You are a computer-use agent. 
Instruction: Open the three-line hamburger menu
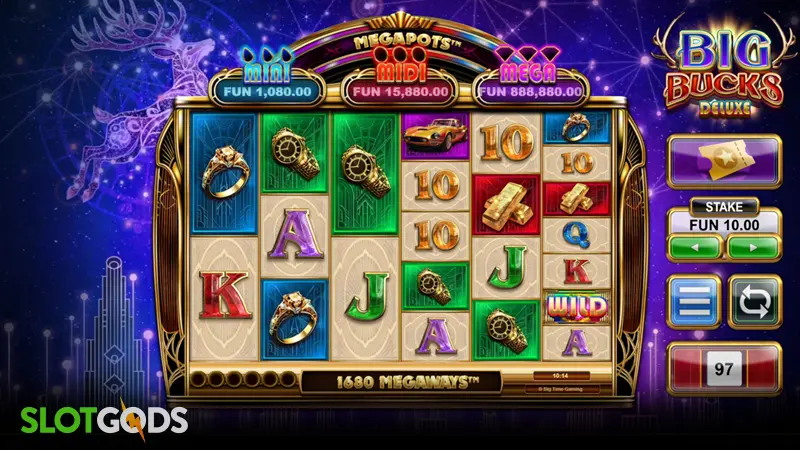pyautogui.click(x=696, y=302)
